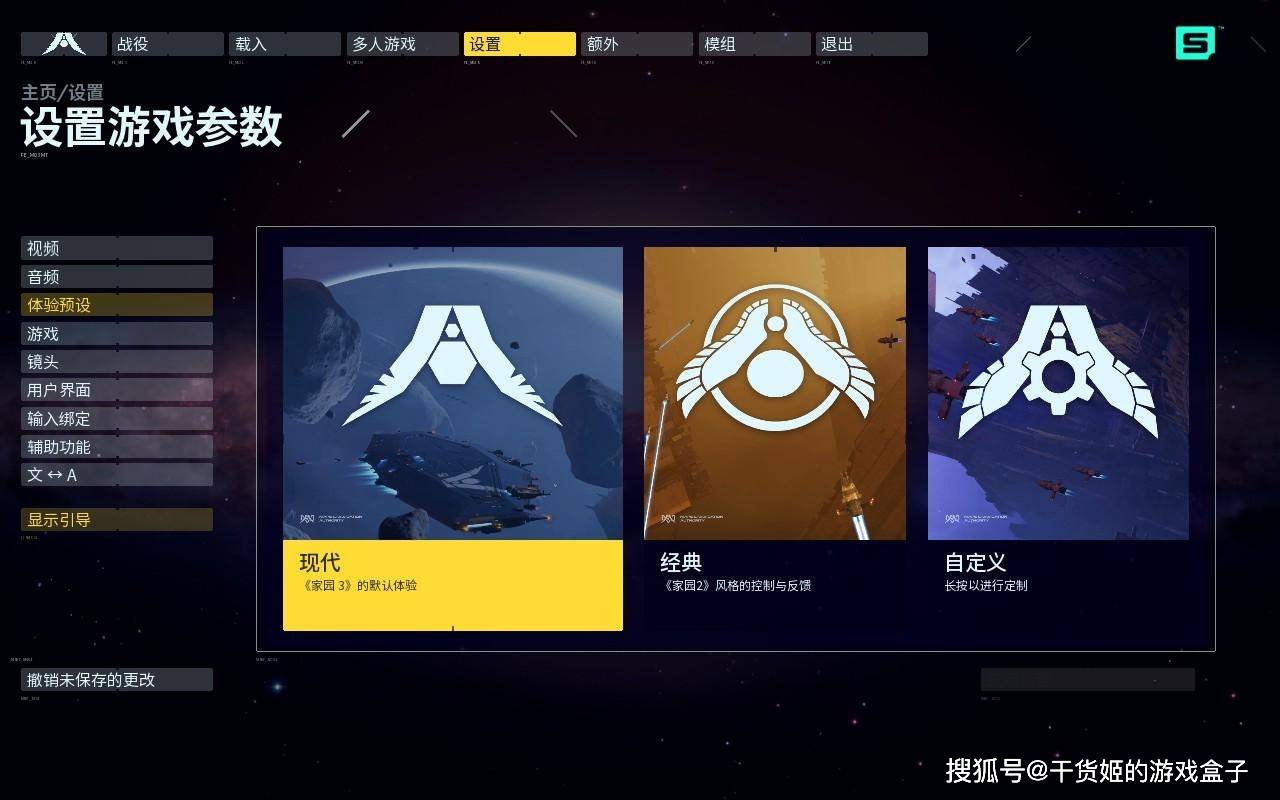Choose 退出 to exit the game
Screen dimensions: 1280x800
tap(870, 44)
